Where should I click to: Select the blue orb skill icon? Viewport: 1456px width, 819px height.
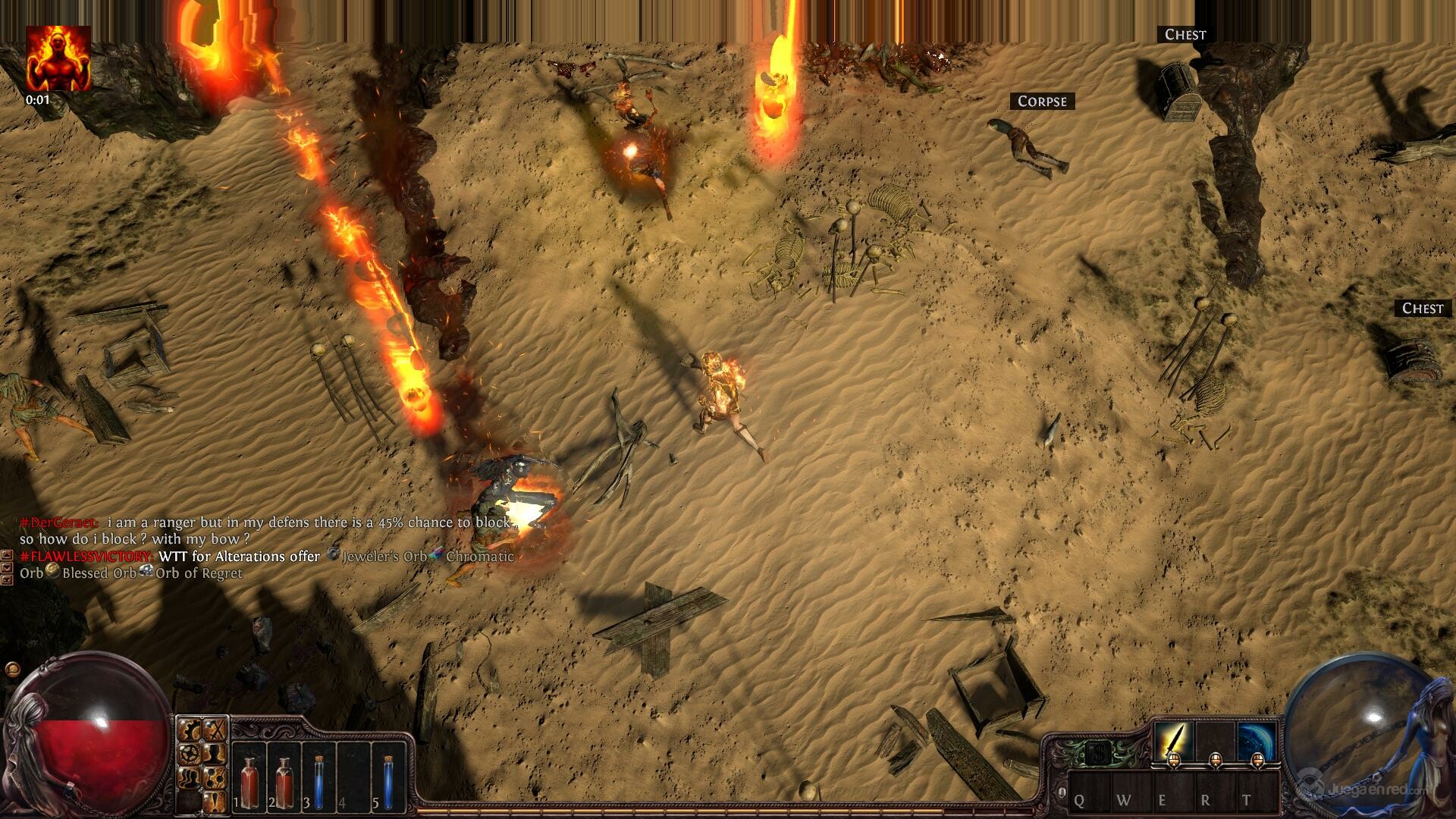tap(1257, 740)
